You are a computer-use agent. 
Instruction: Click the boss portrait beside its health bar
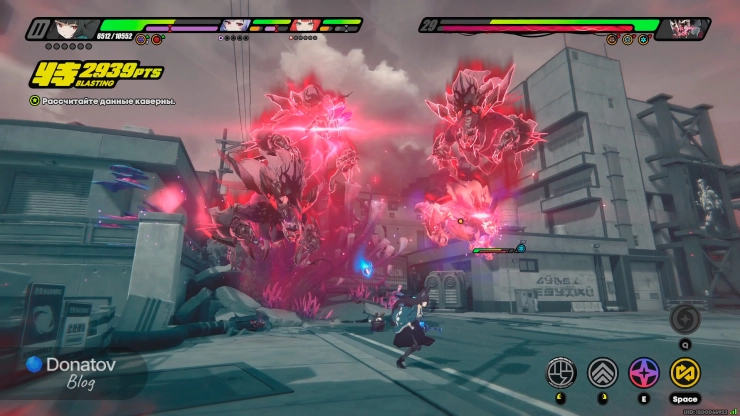[688, 27]
